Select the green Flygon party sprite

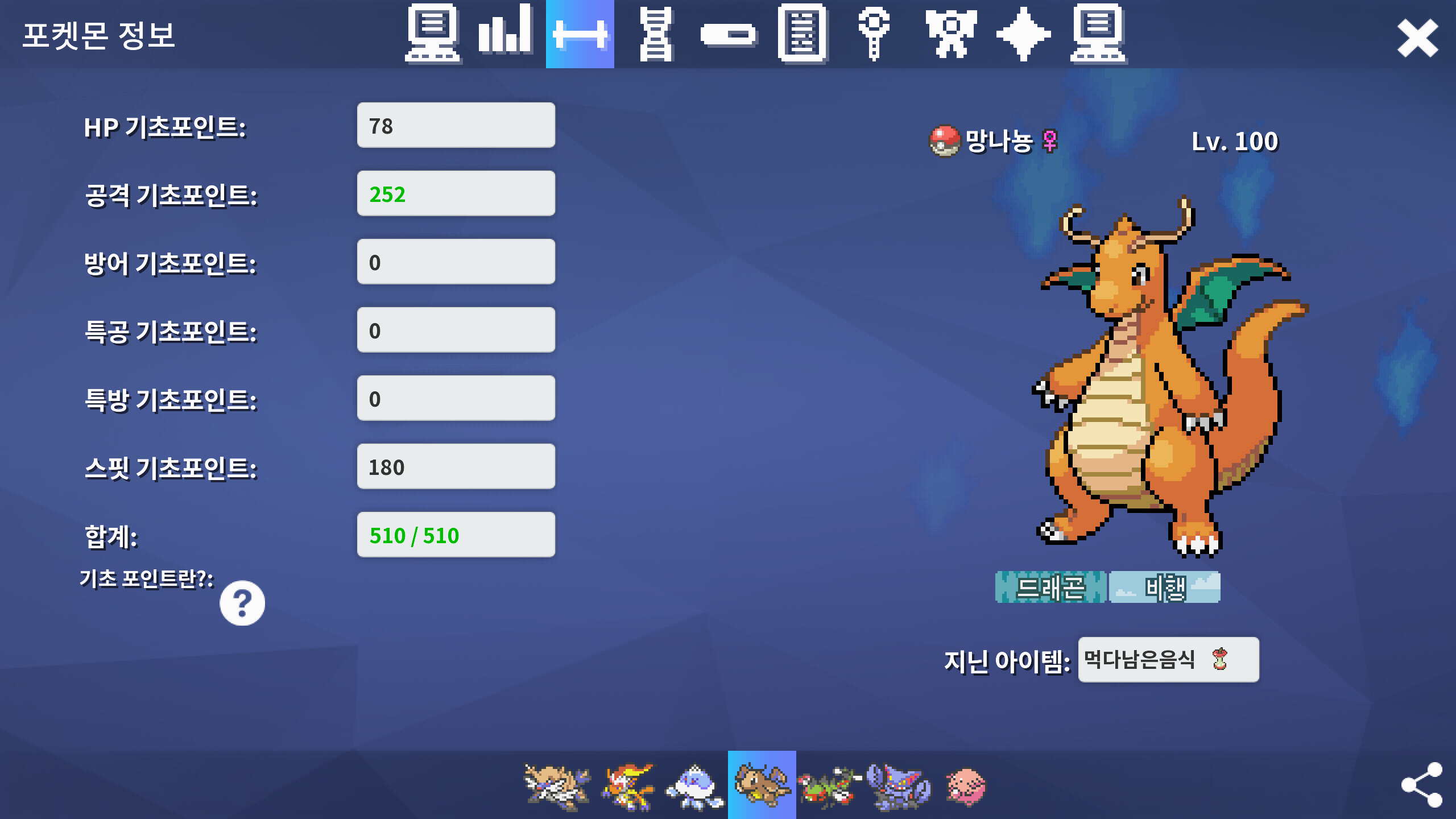pos(829,786)
